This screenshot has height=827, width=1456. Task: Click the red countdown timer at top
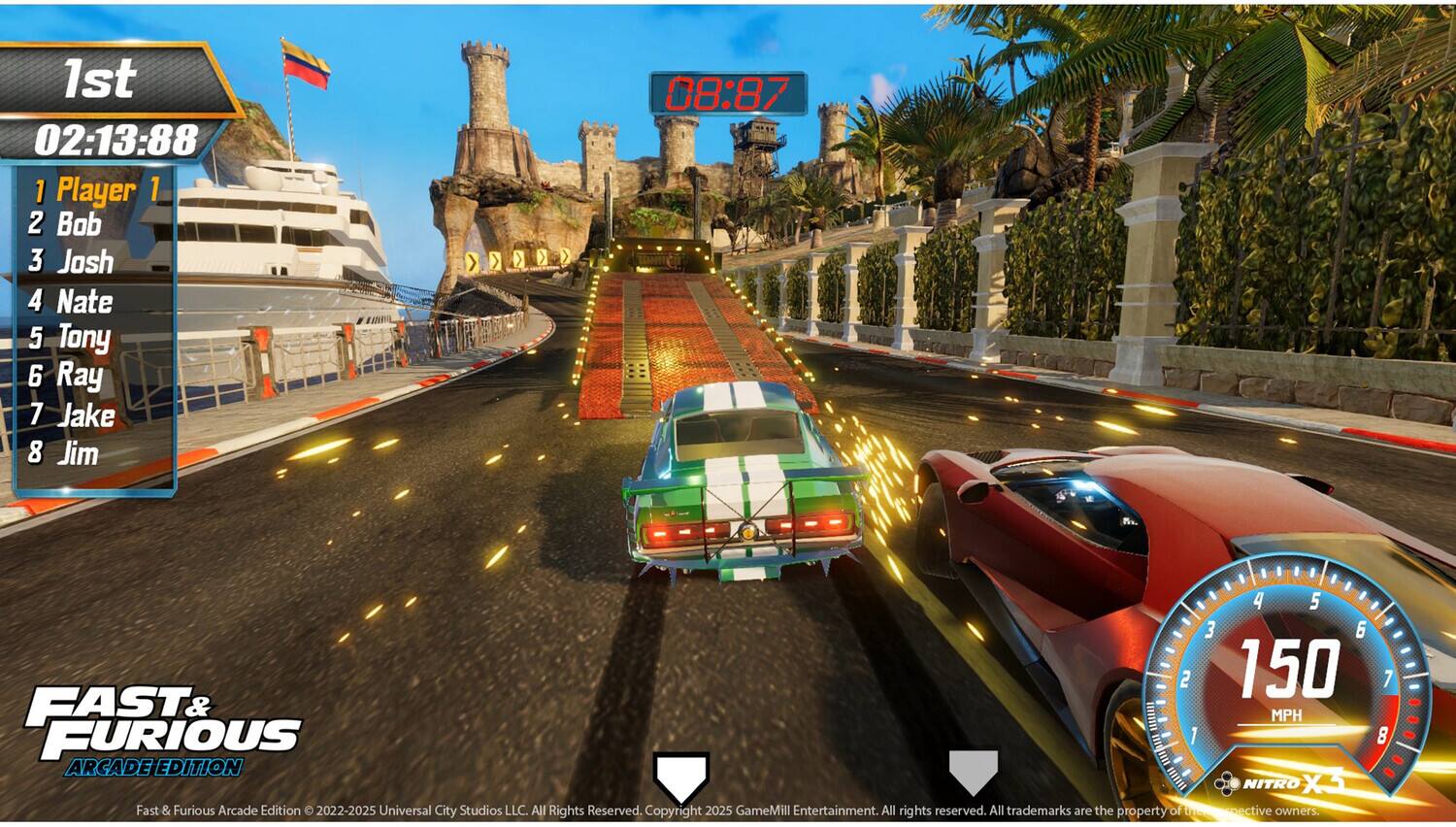[726, 90]
